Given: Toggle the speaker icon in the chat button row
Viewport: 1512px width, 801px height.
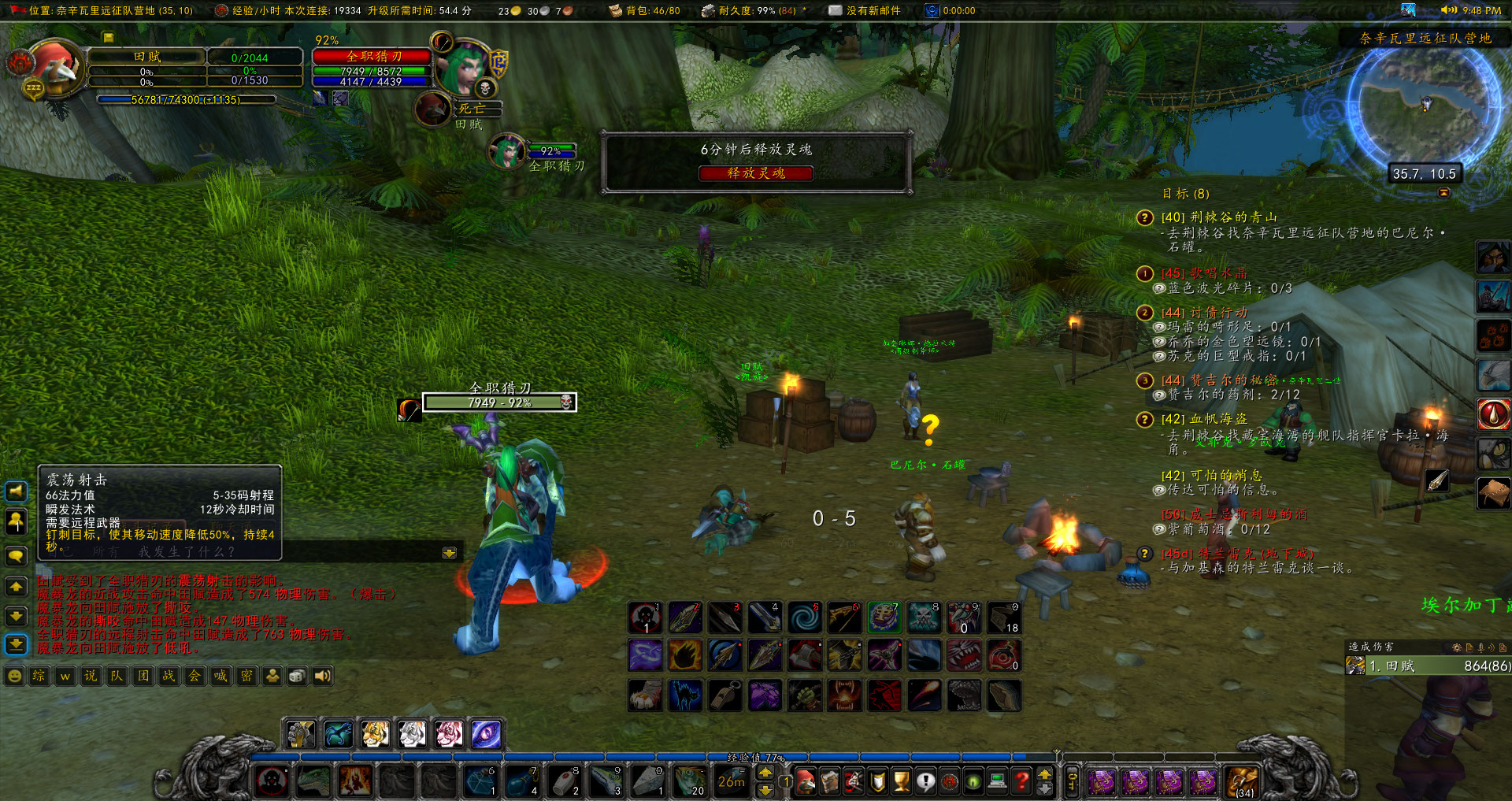Looking at the screenshot, I should [x=323, y=676].
